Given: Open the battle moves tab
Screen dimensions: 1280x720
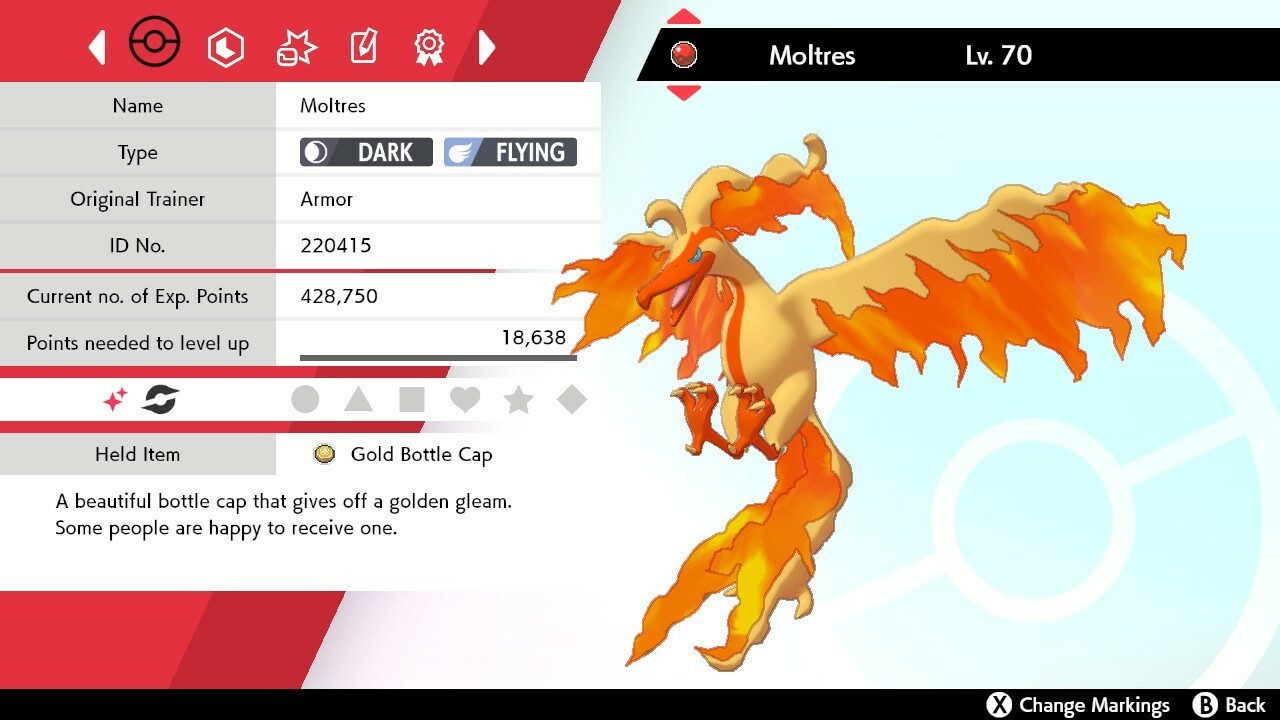Looking at the screenshot, I should pyautogui.click(x=296, y=47).
